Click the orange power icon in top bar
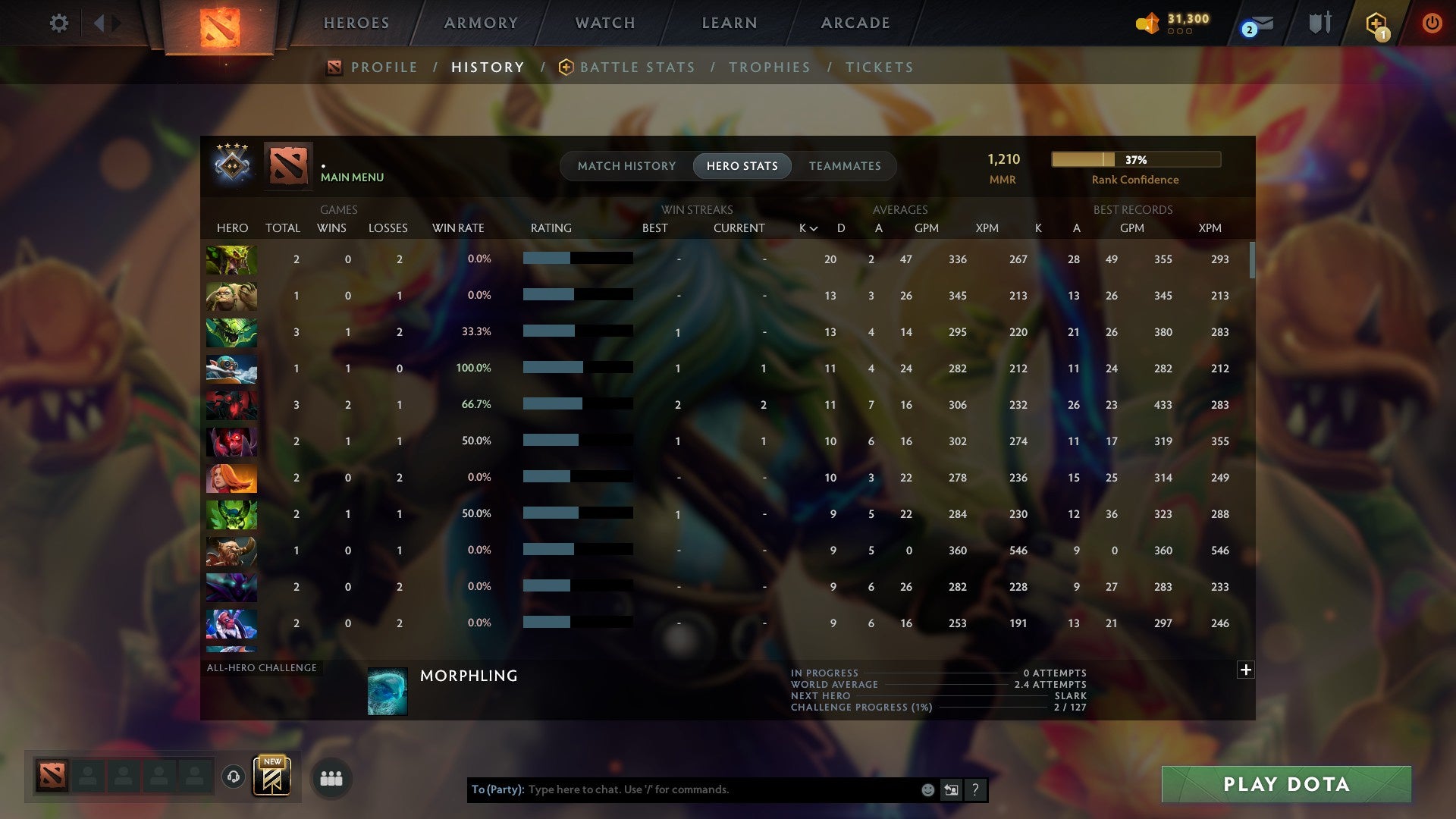This screenshot has width=1456, height=819. tap(1432, 23)
